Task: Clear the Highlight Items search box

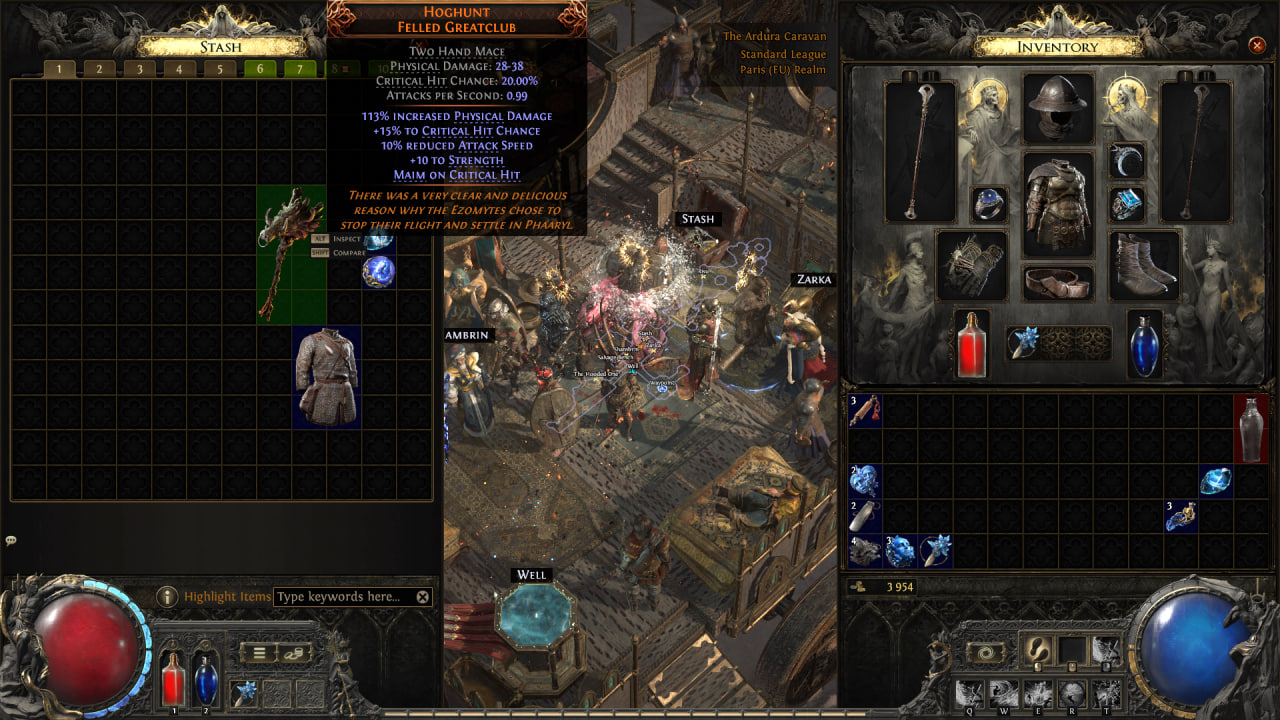Action: click(x=423, y=597)
